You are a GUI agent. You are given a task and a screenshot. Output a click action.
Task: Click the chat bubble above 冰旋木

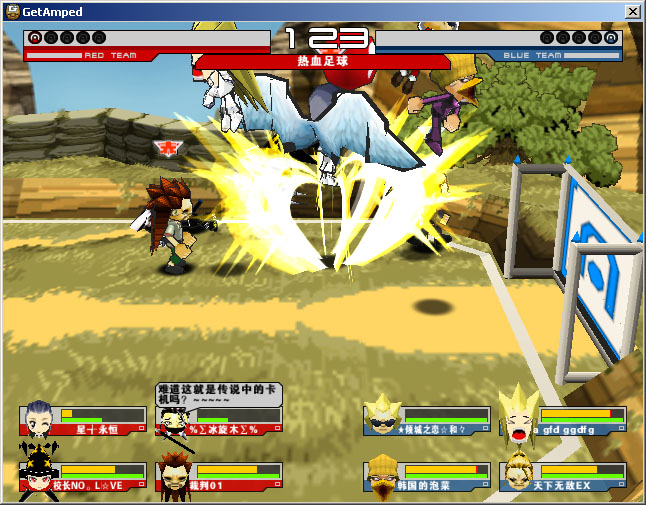pyautogui.click(x=217, y=392)
